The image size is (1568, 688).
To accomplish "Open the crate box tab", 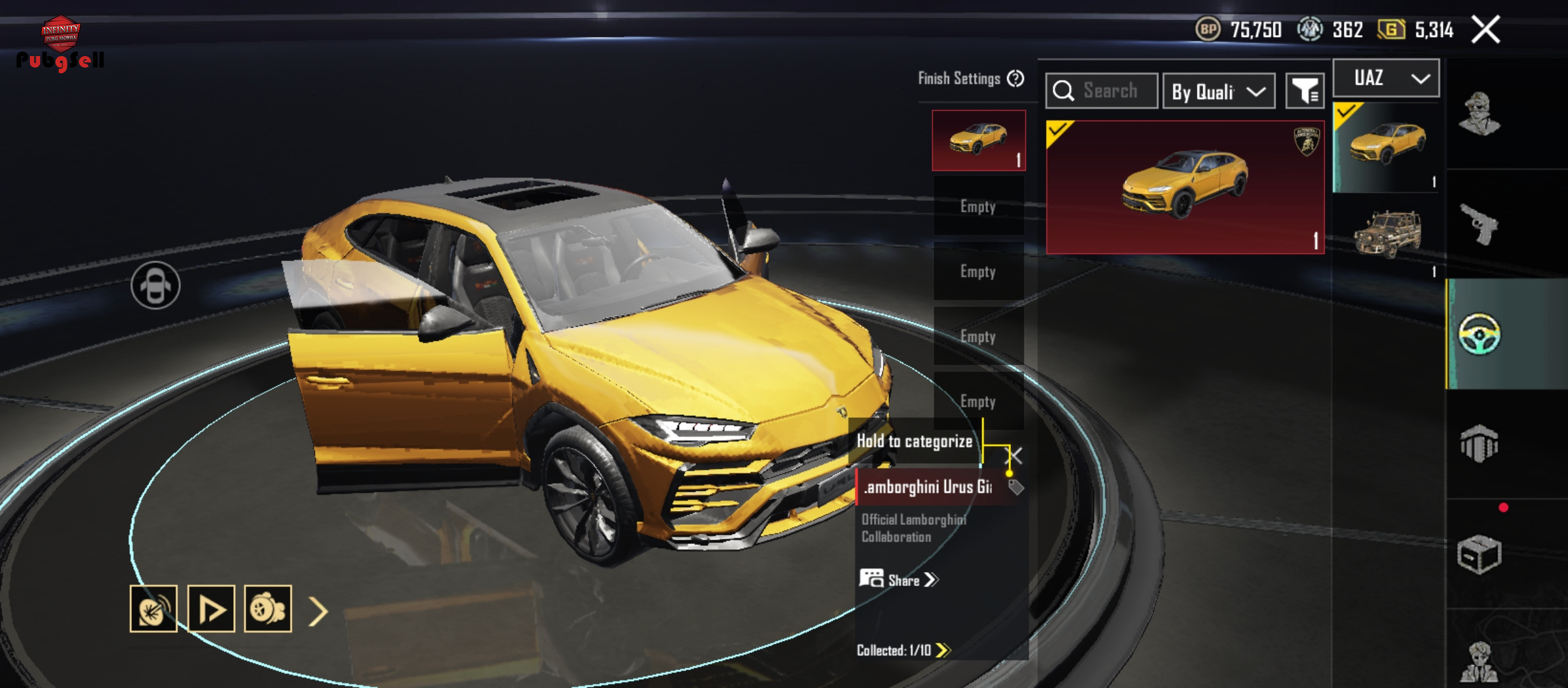I will tap(1479, 554).
